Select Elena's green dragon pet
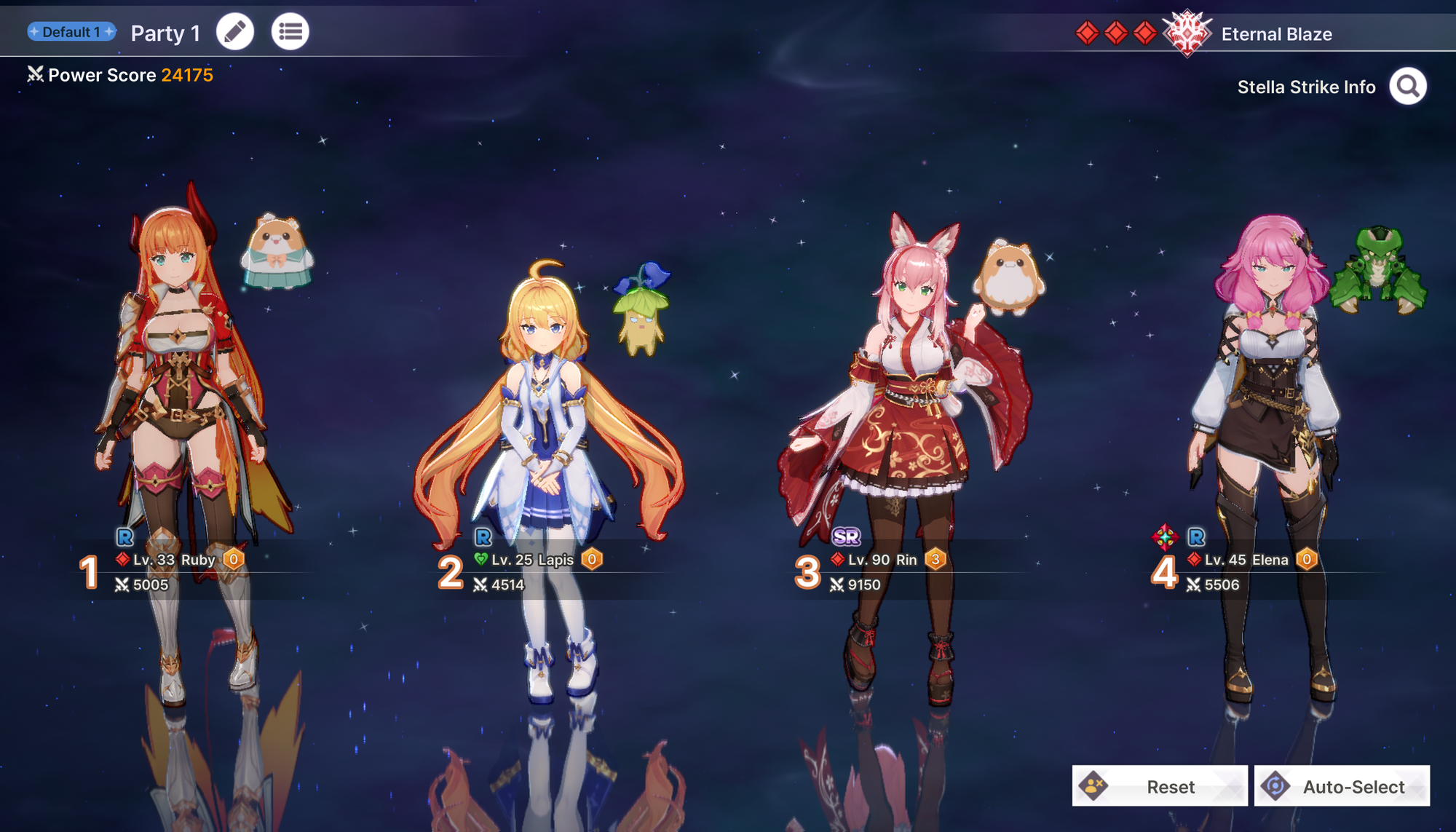The height and width of the screenshot is (832, 1456). (1377, 271)
